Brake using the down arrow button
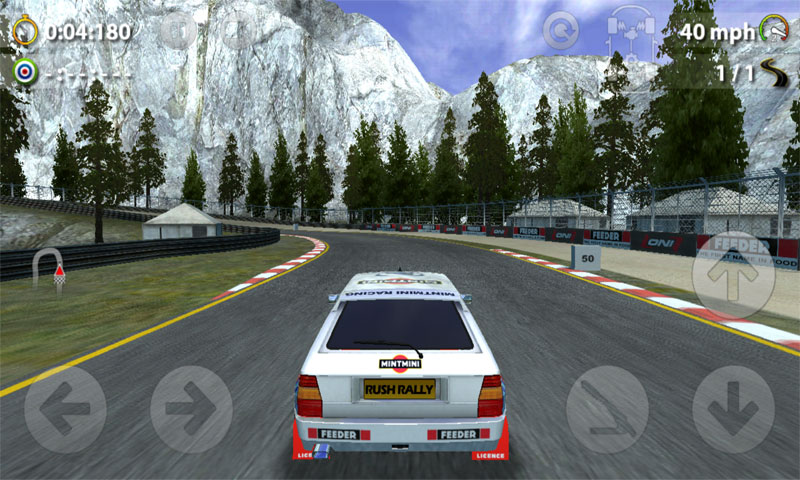This screenshot has width=800, height=480. pos(733,408)
